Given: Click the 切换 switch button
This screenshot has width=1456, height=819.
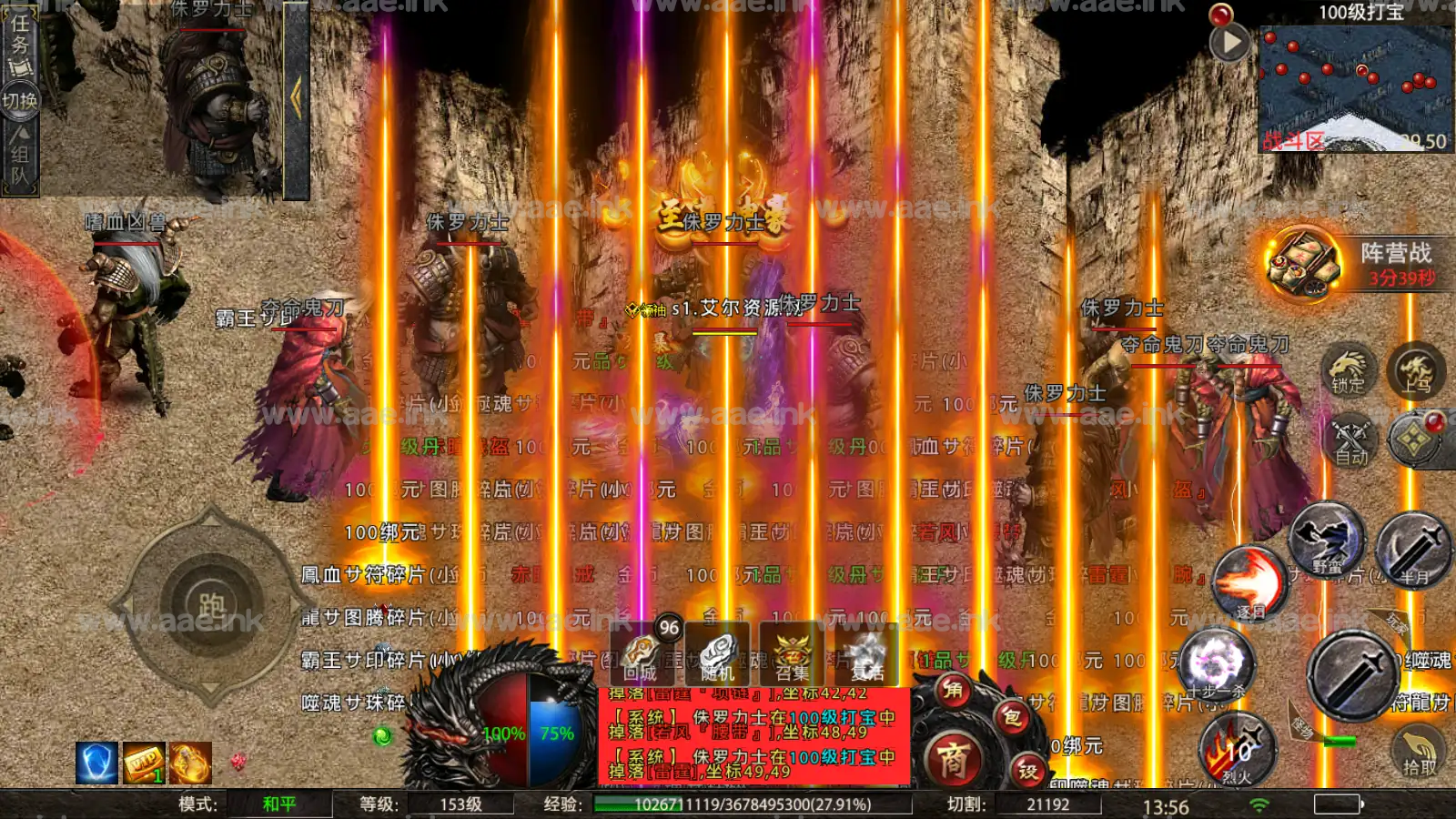Looking at the screenshot, I should (x=19, y=100).
